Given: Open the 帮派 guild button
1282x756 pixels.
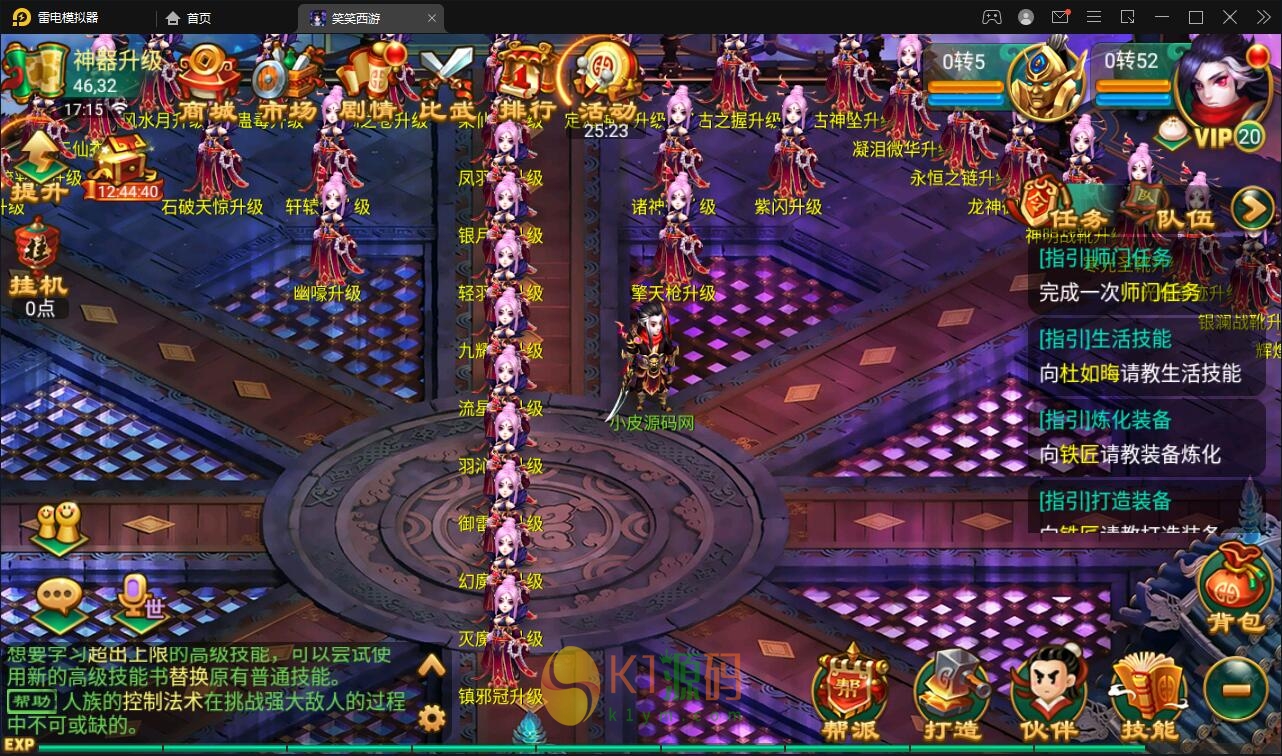Looking at the screenshot, I should click(850, 695).
